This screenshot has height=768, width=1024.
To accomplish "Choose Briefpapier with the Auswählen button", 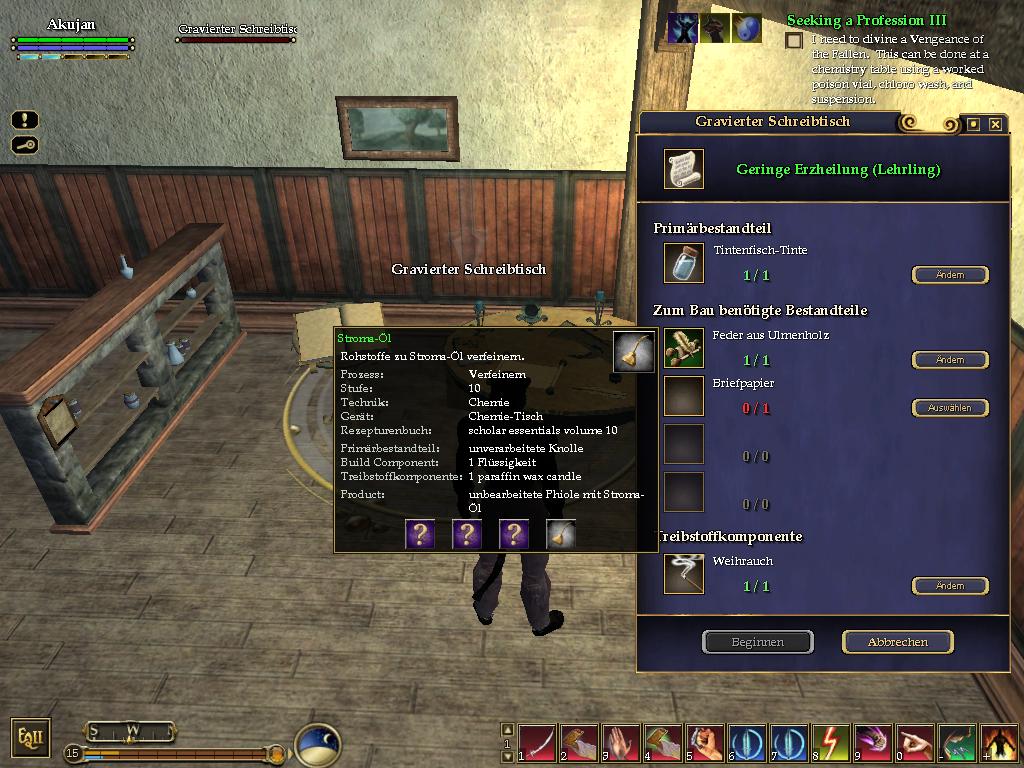I will (949, 408).
